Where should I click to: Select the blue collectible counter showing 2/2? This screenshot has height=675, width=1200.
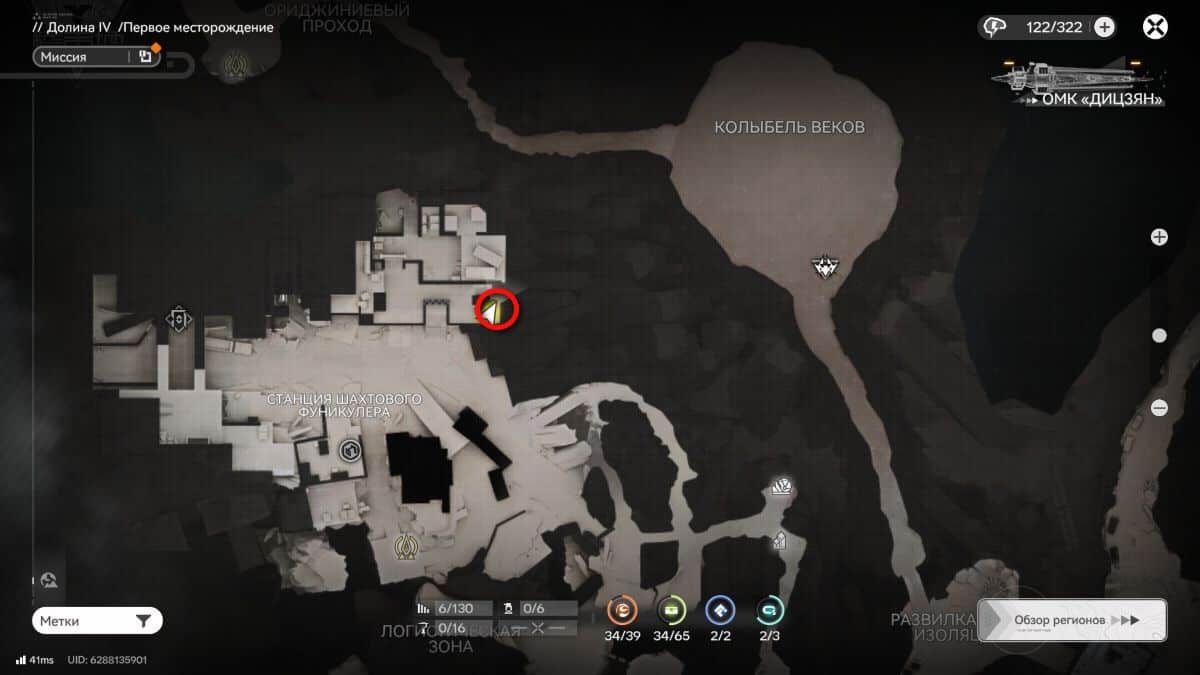[720, 610]
